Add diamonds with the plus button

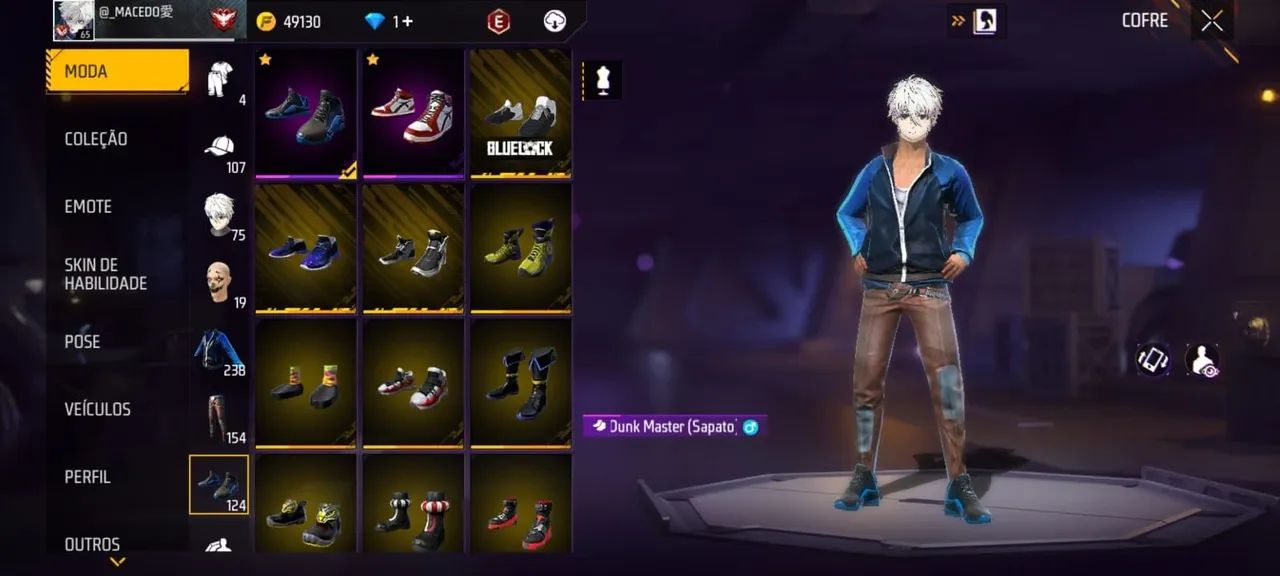tap(406, 21)
